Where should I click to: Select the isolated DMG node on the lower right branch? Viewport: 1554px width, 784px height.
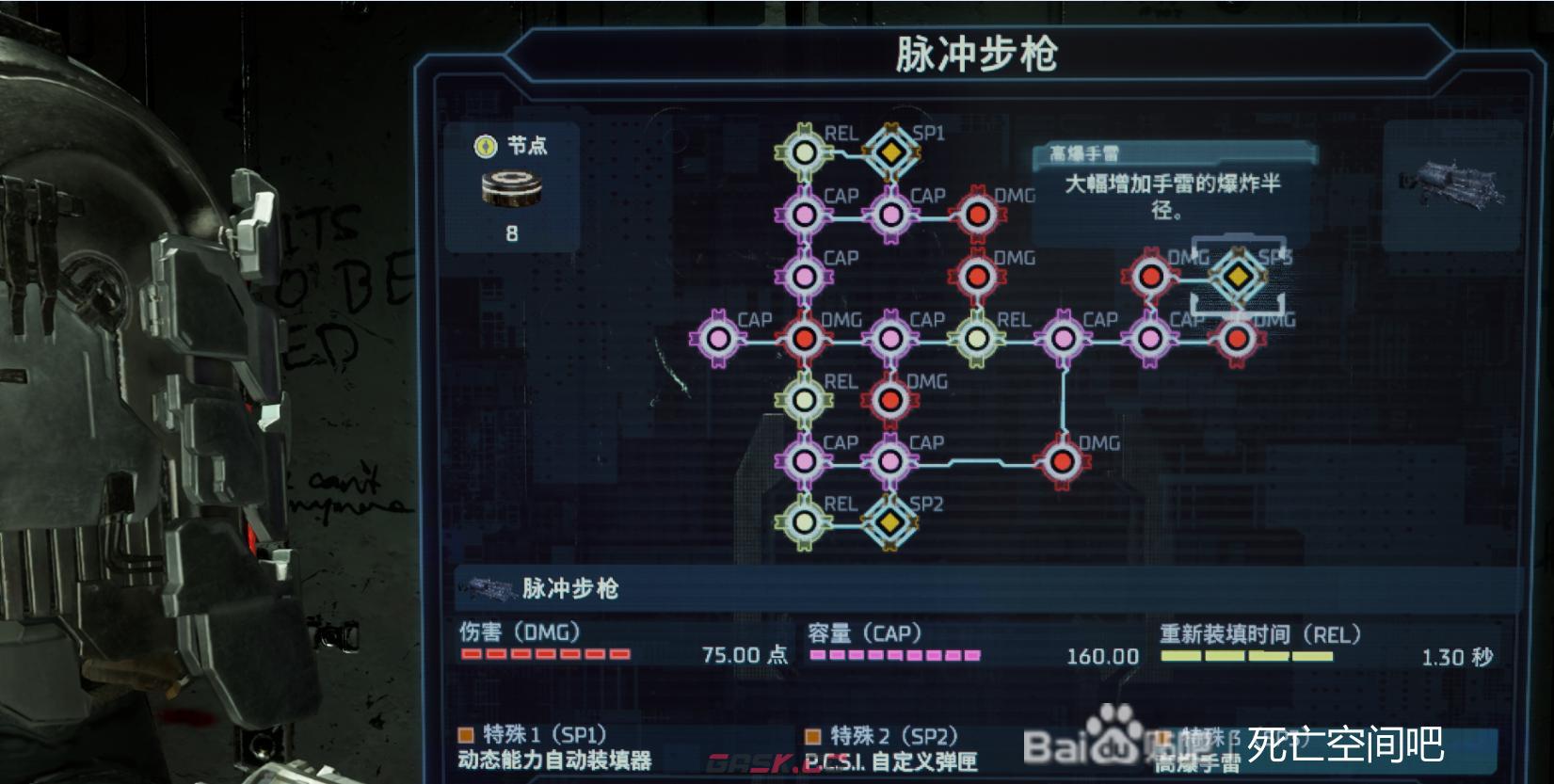[1062, 461]
